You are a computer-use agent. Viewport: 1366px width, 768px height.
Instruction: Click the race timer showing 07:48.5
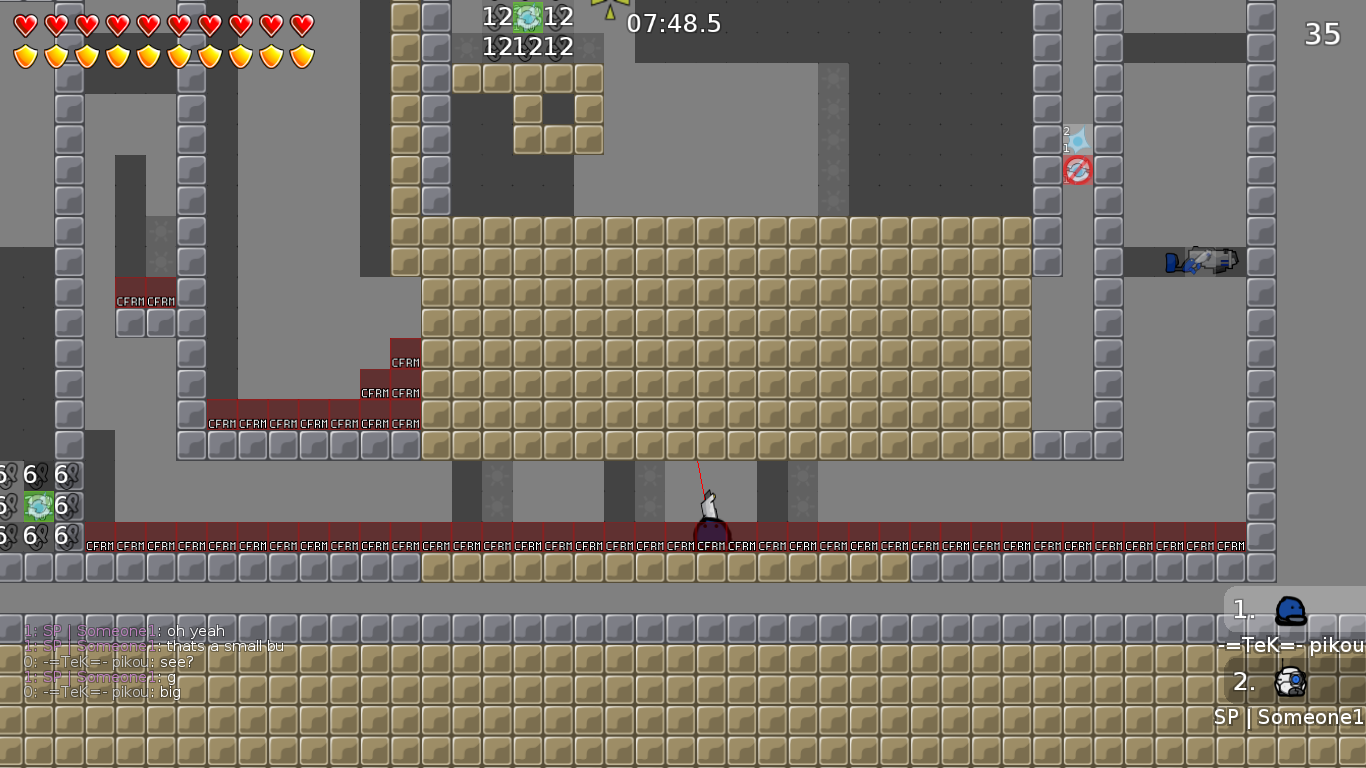tap(672, 24)
